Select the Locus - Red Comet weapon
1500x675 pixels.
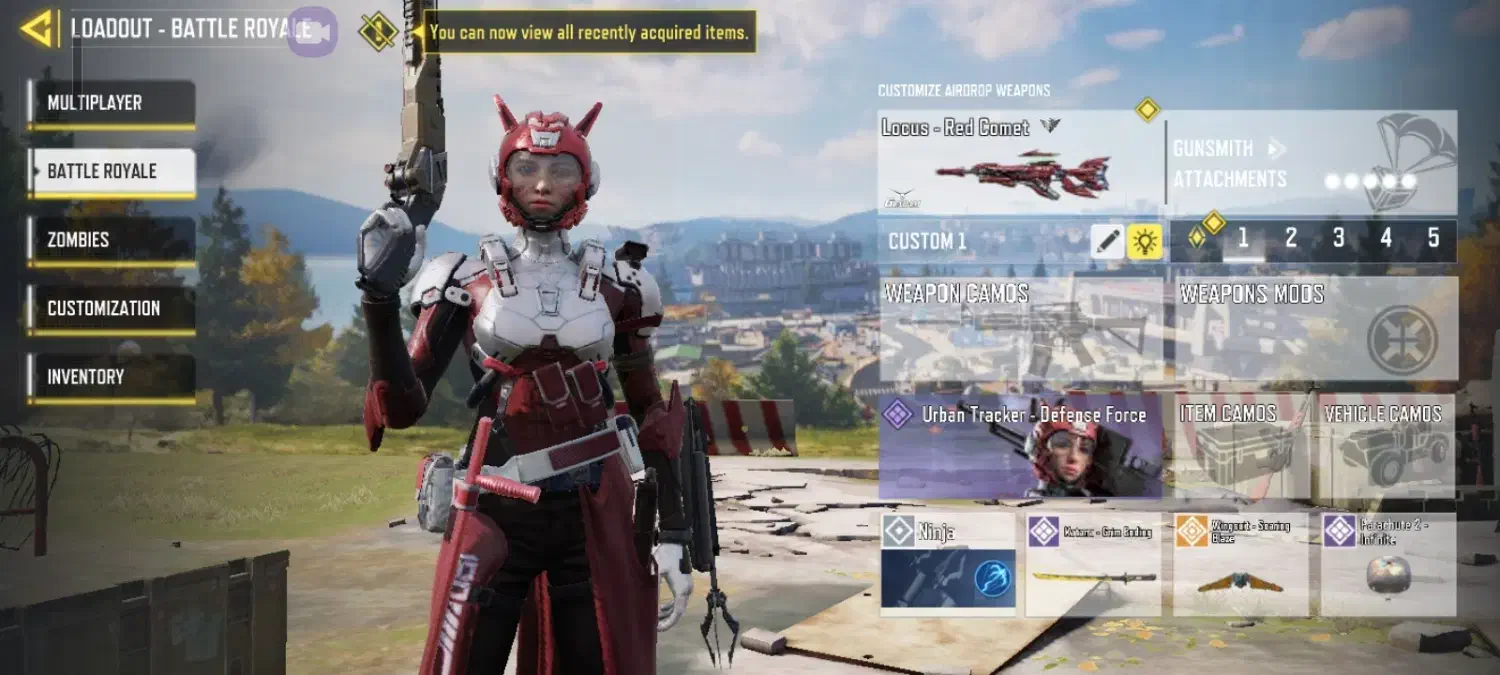pos(1020,163)
